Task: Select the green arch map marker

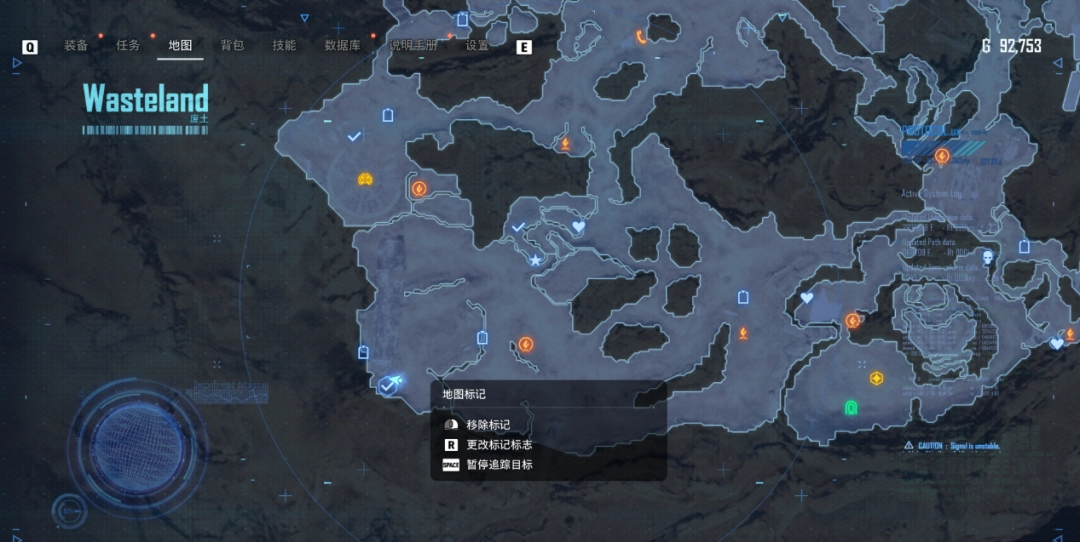Action: click(851, 407)
